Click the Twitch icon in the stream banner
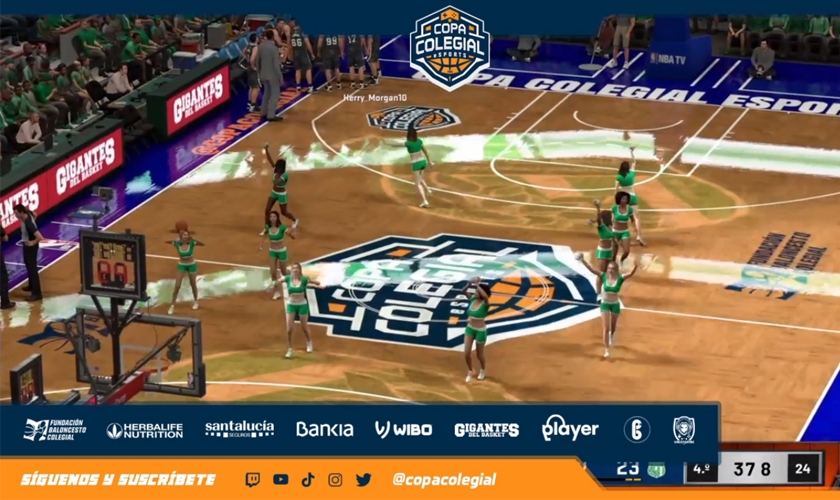 253,480
